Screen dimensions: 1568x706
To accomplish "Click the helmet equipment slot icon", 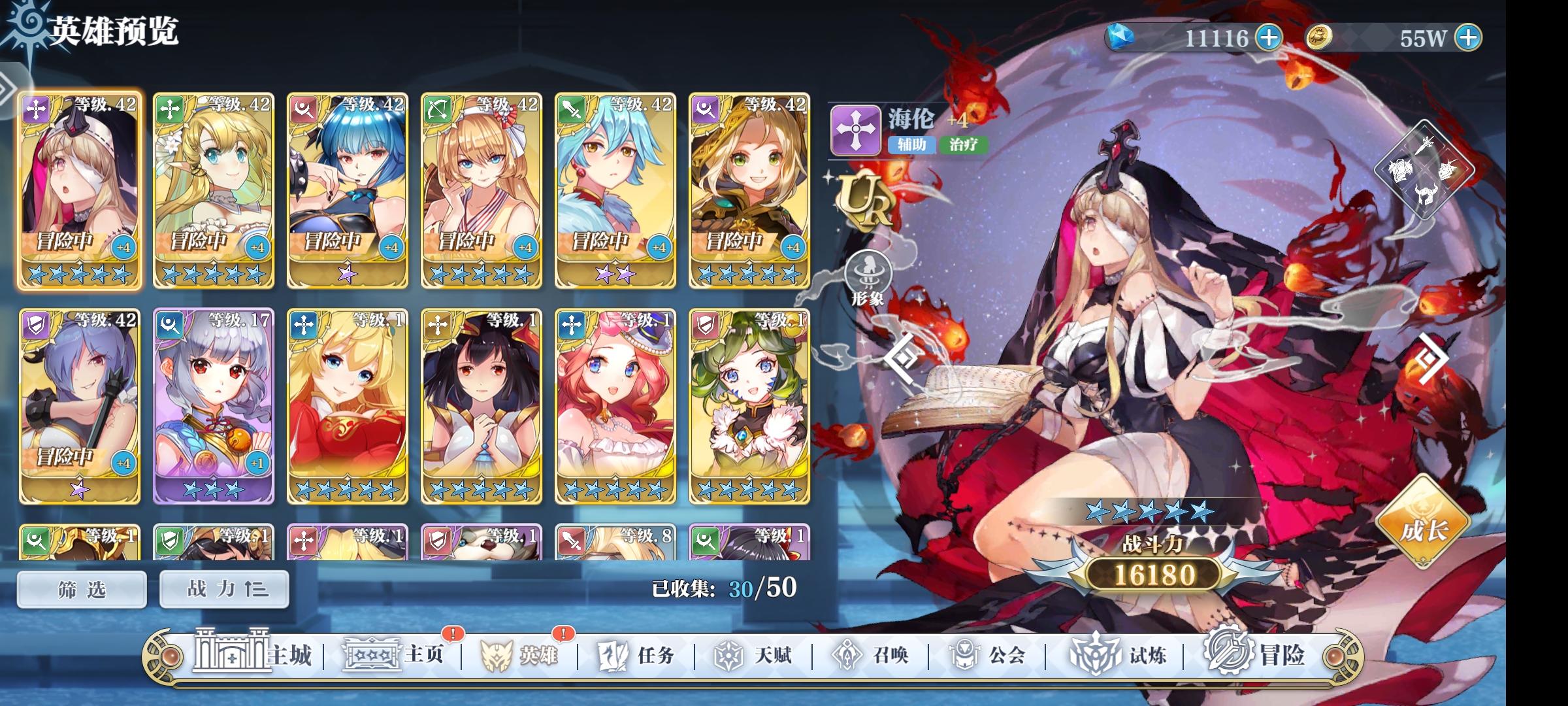I will tap(1426, 194).
